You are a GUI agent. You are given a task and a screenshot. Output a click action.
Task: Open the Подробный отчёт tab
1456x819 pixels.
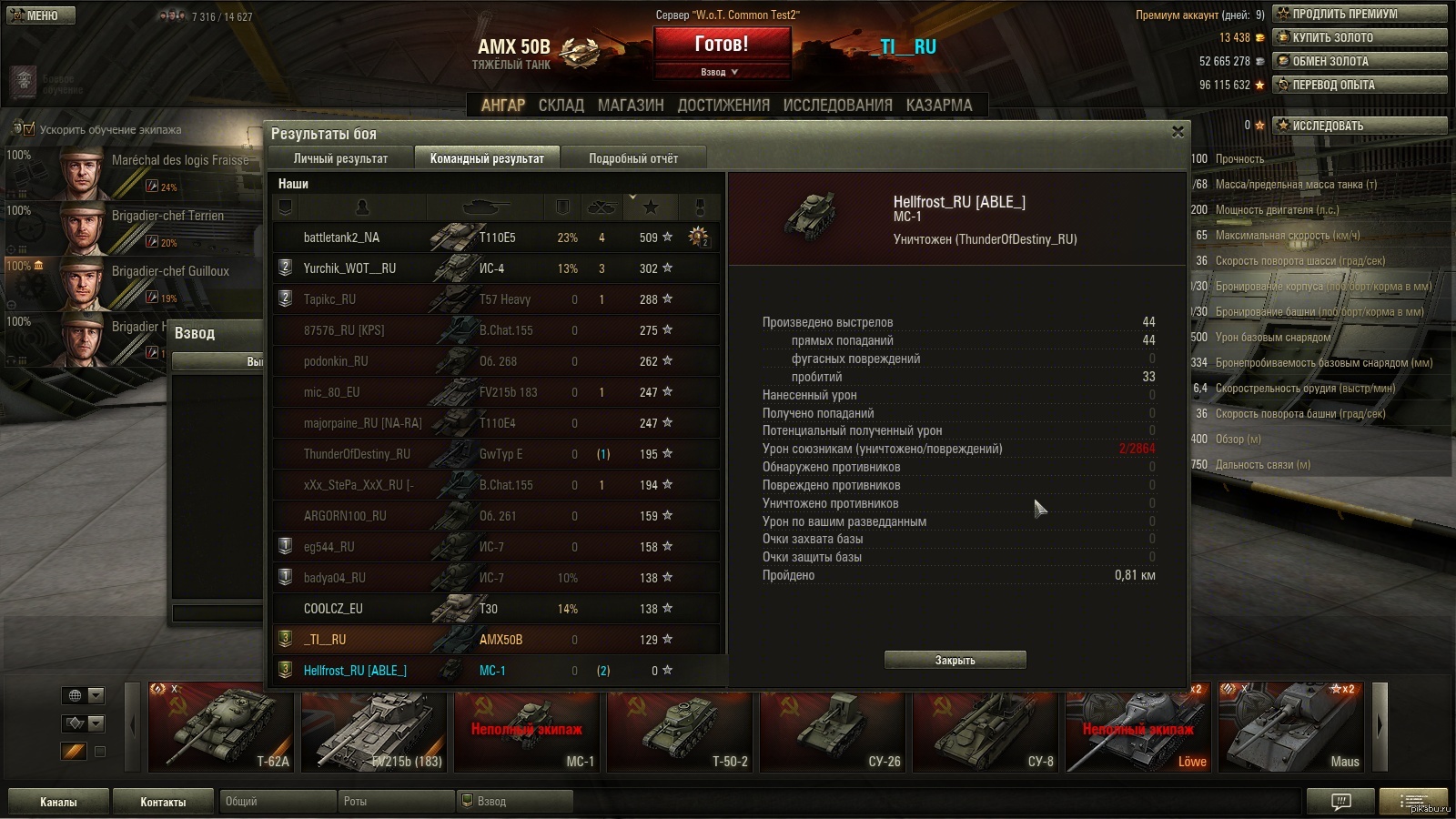(633, 158)
